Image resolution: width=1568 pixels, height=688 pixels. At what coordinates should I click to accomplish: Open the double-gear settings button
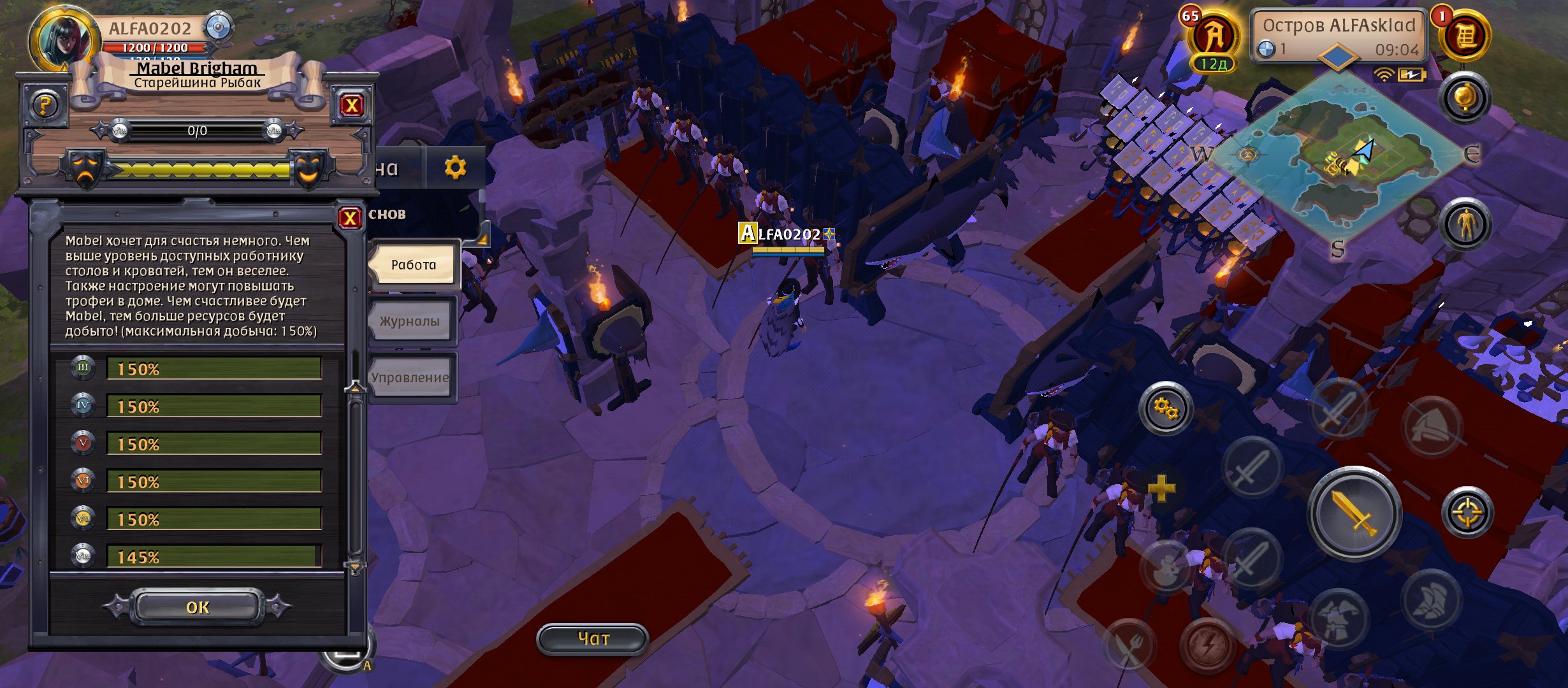pos(1166,408)
